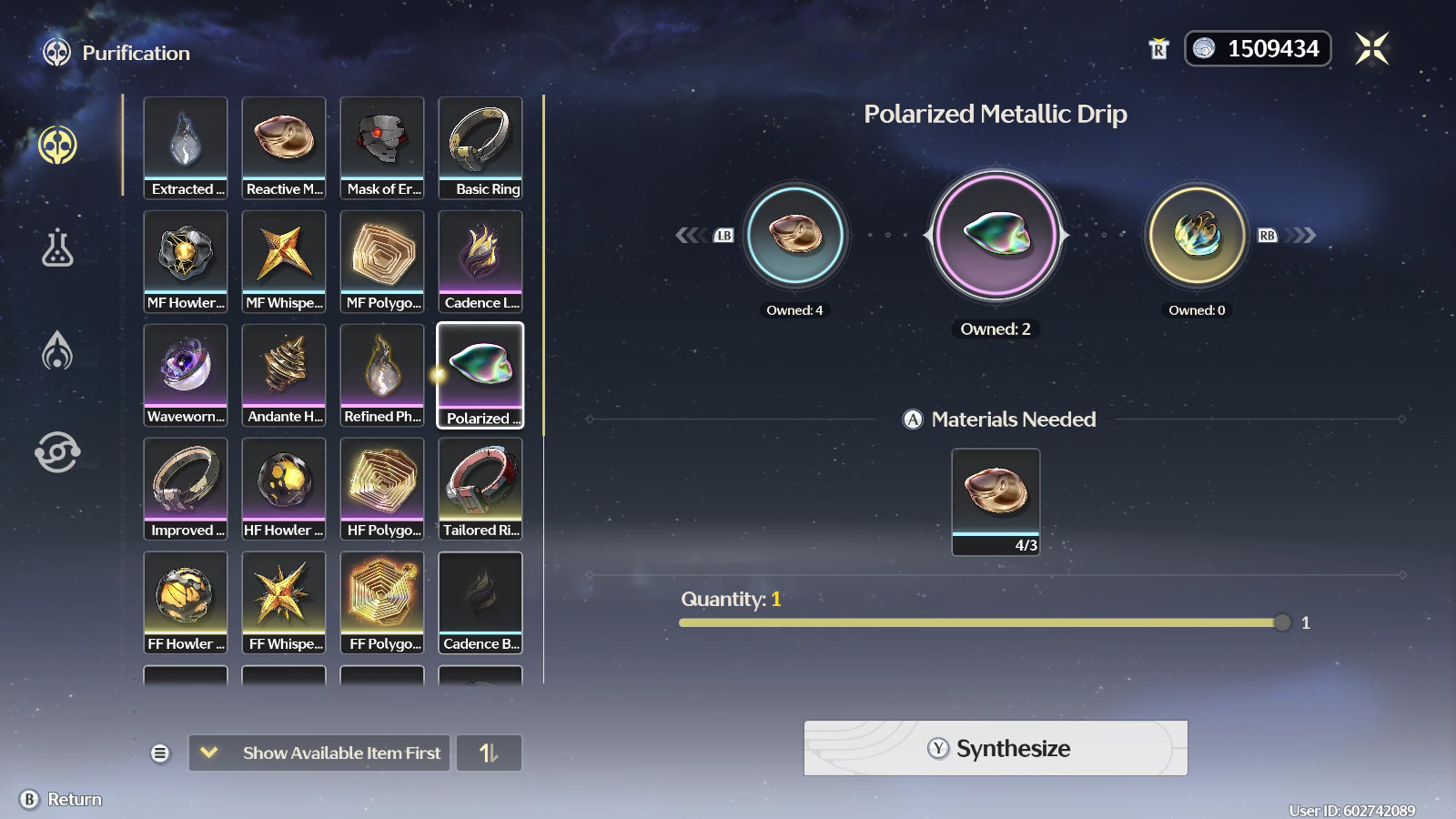Pick the Tailored Ring slot
1456x819 pixels.
point(480,489)
